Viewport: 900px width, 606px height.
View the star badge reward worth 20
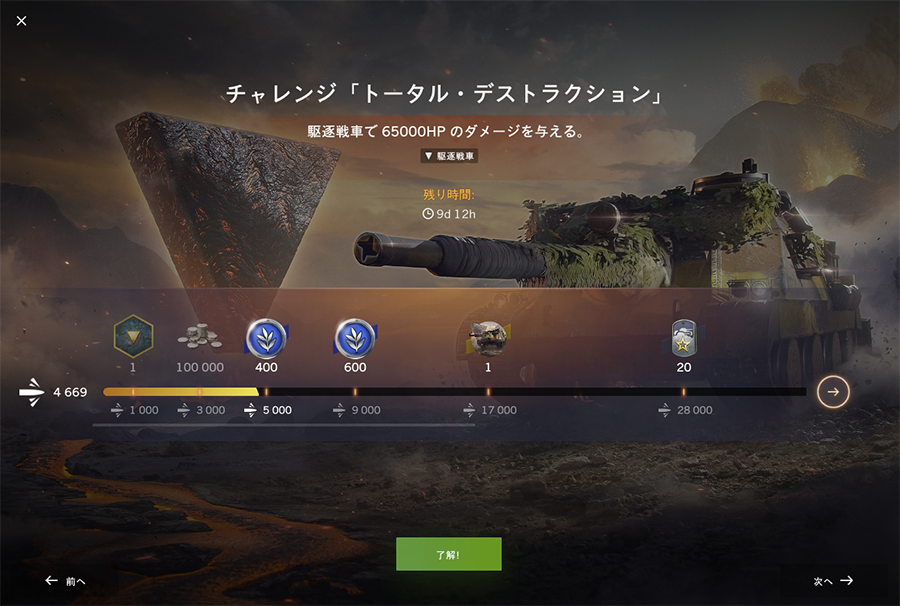click(684, 339)
